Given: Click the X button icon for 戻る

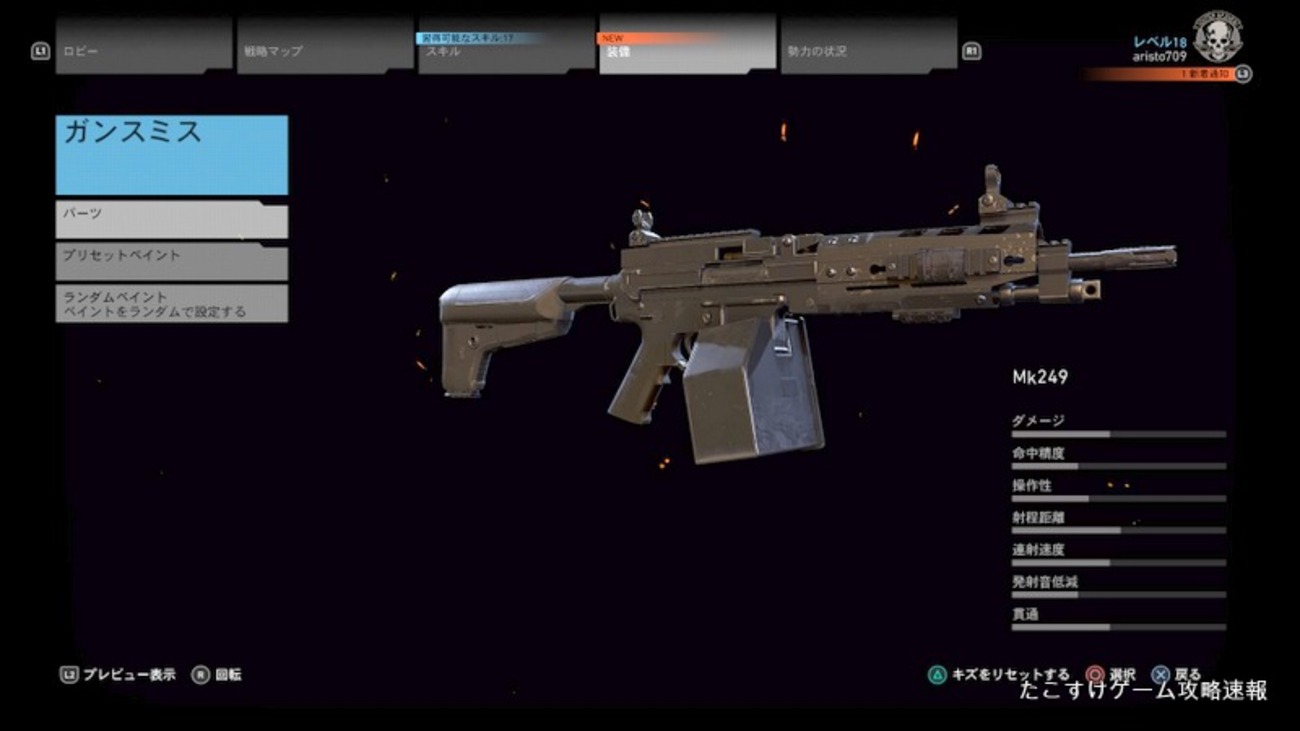Looking at the screenshot, I should coord(1160,673).
